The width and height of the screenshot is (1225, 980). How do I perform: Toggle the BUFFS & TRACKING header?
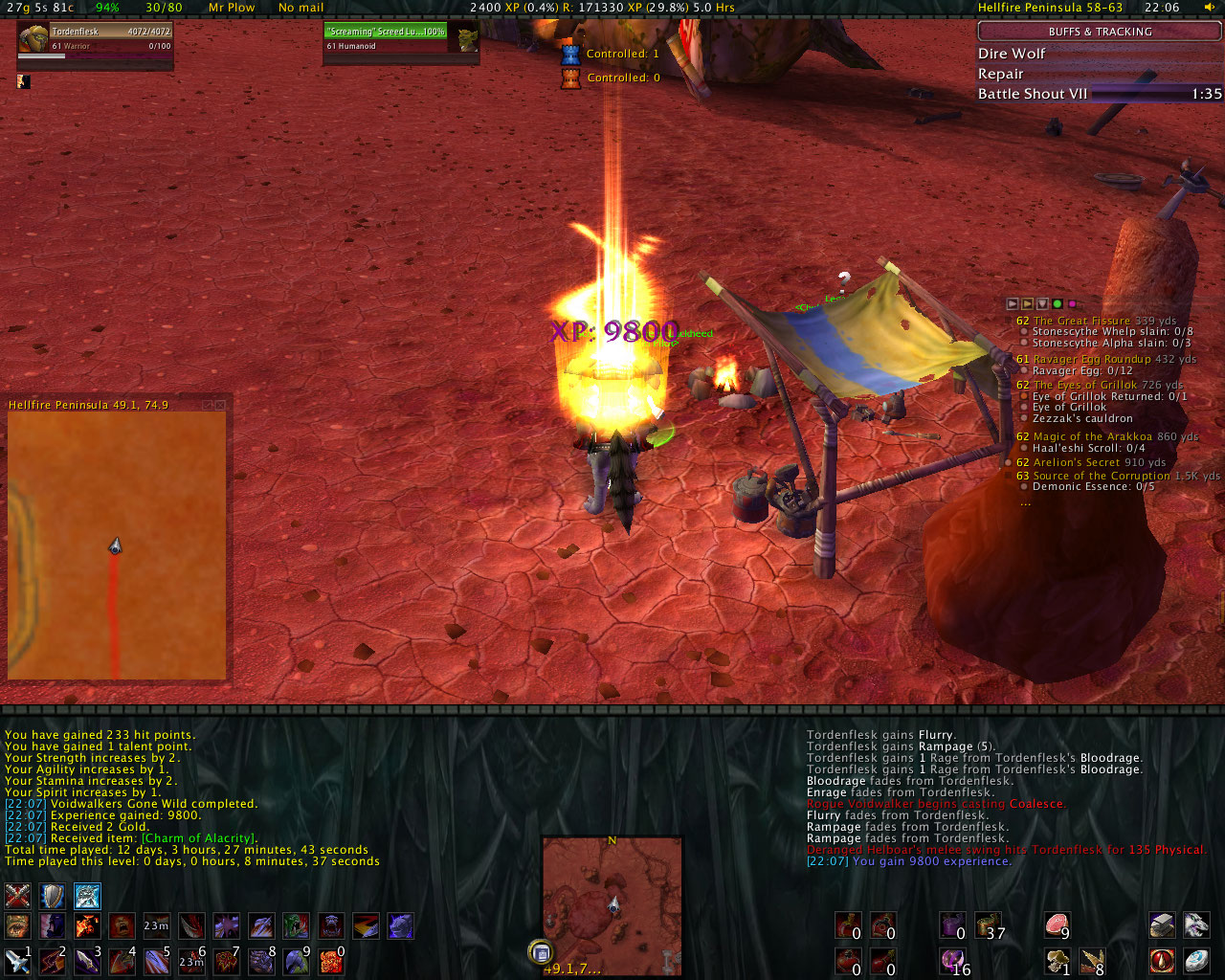(x=1100, y=32)
